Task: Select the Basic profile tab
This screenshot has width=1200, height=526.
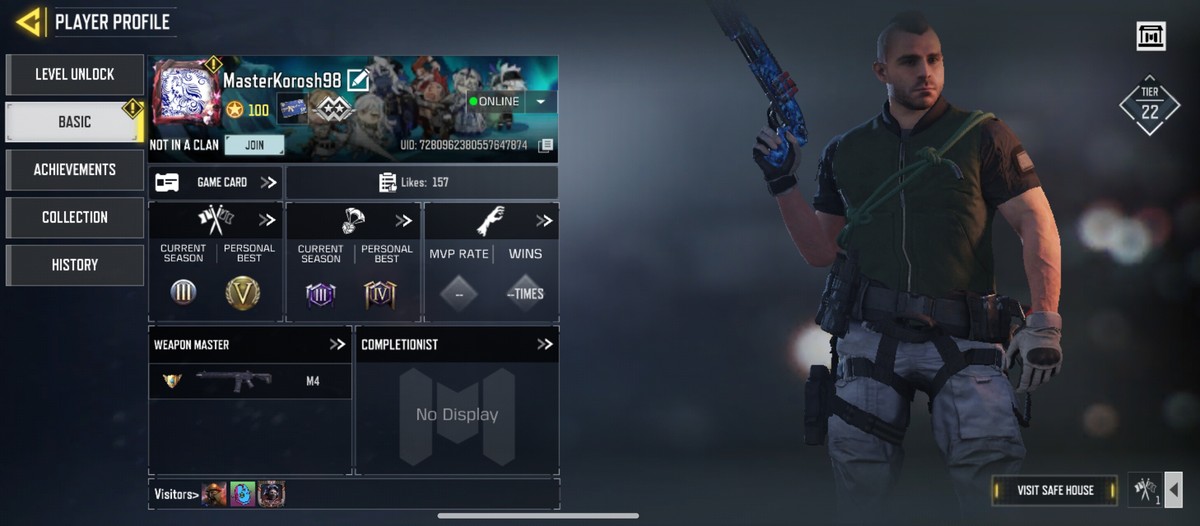Action: click(x=75, y=122)
